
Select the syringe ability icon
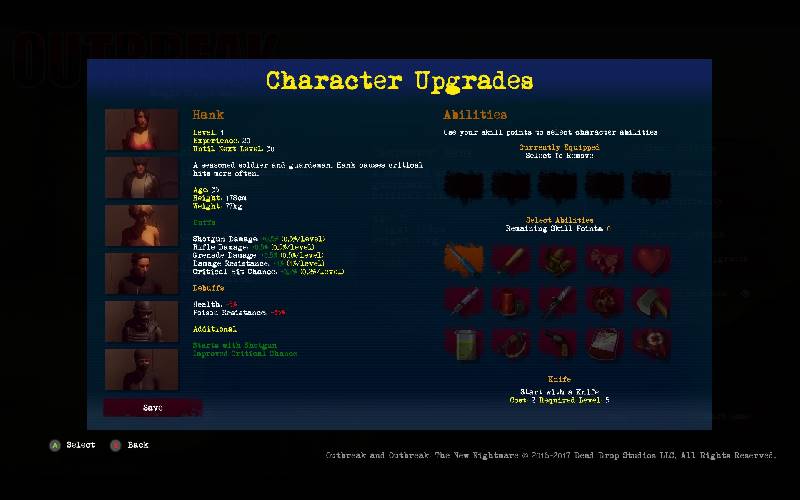coord(464,300)
